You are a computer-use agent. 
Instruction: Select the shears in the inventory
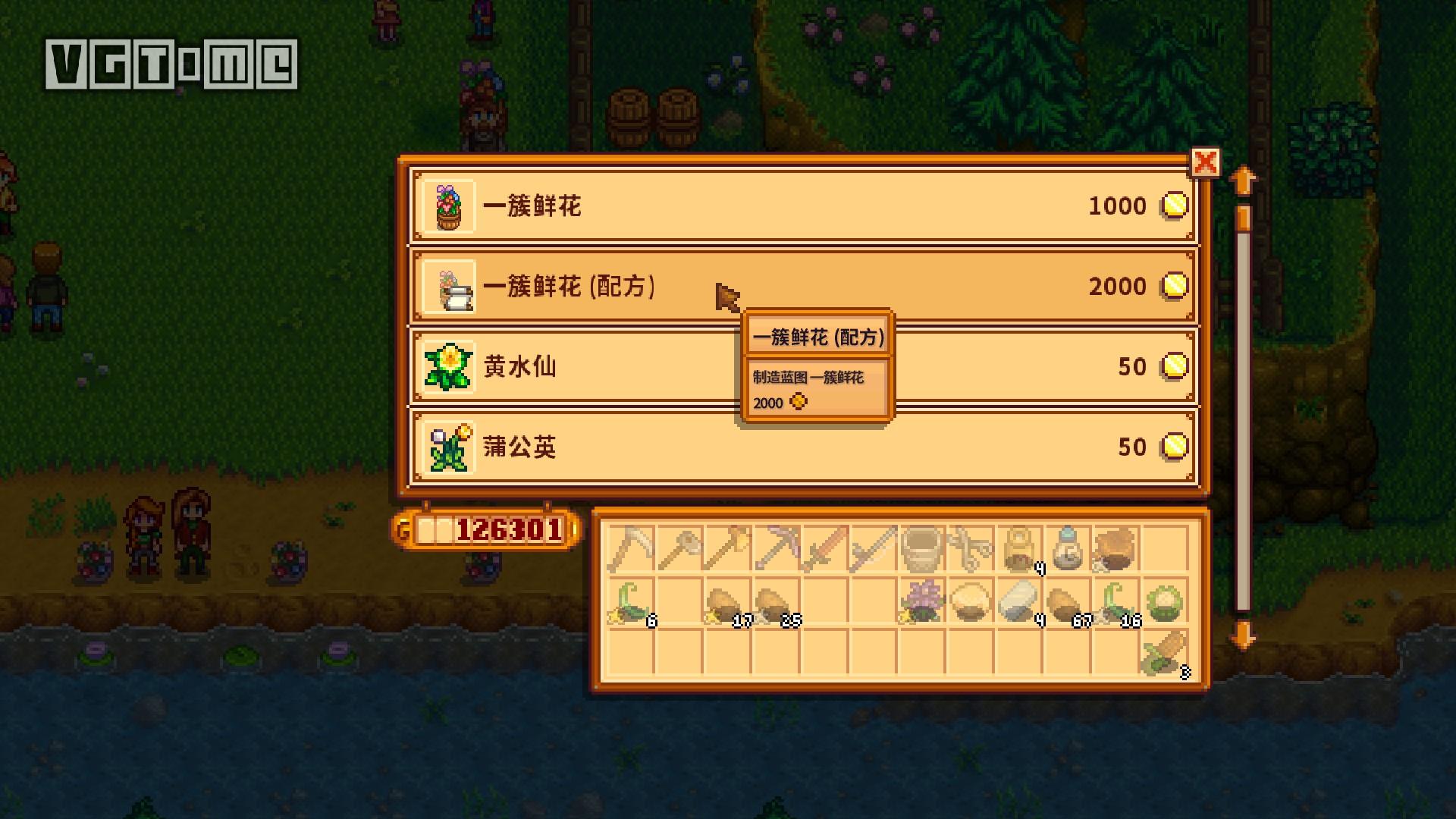971,549
